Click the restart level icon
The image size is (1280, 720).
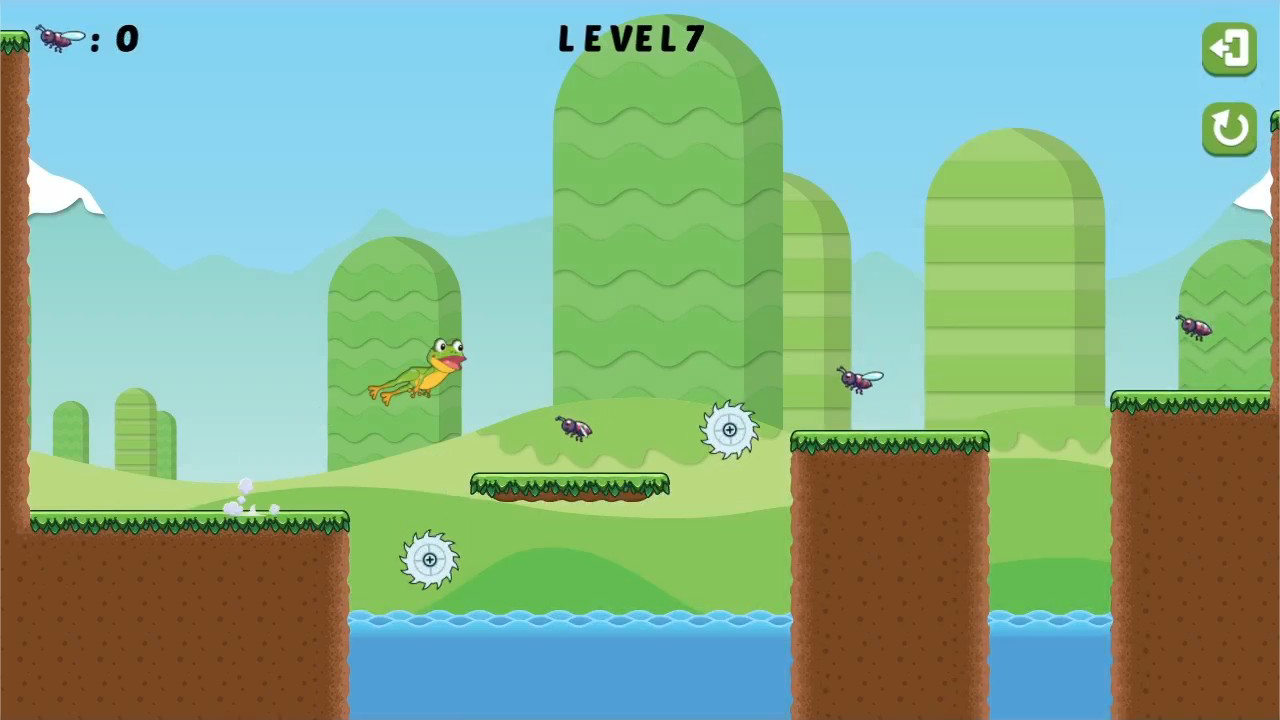(1229, 131)
